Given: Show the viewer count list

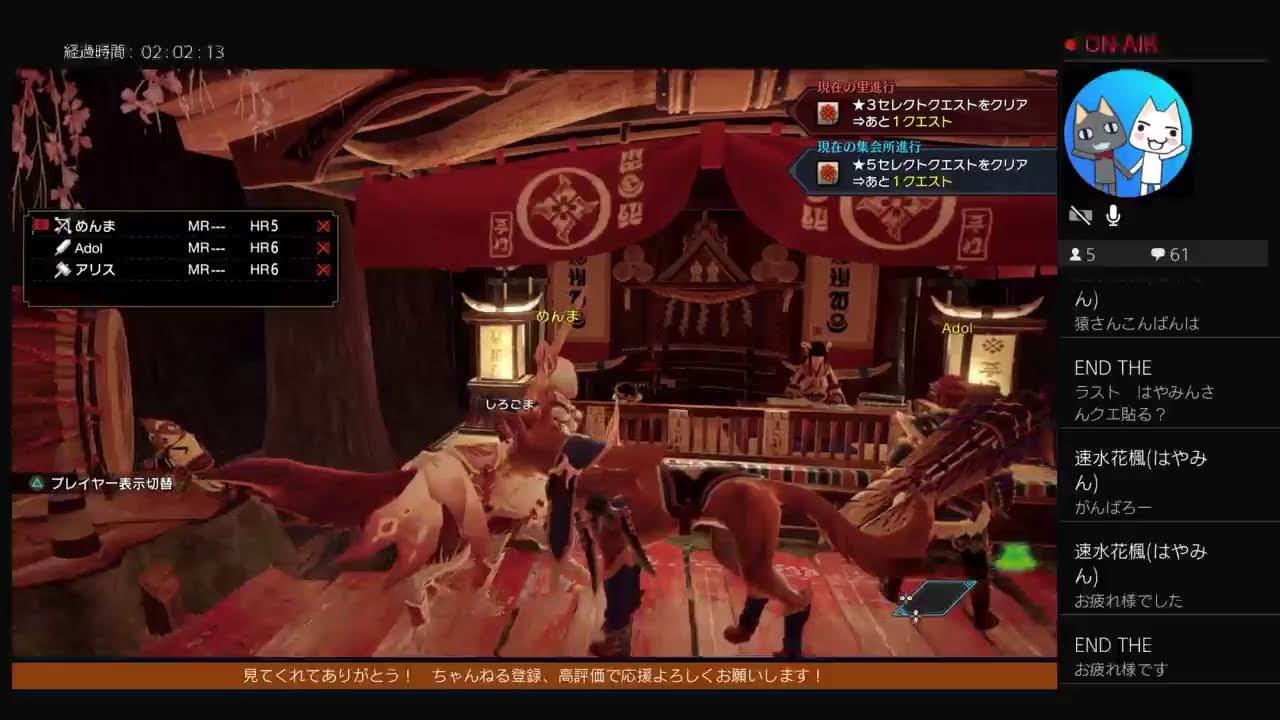Looking at the screenshot, I should click(x=1083, y=255).
